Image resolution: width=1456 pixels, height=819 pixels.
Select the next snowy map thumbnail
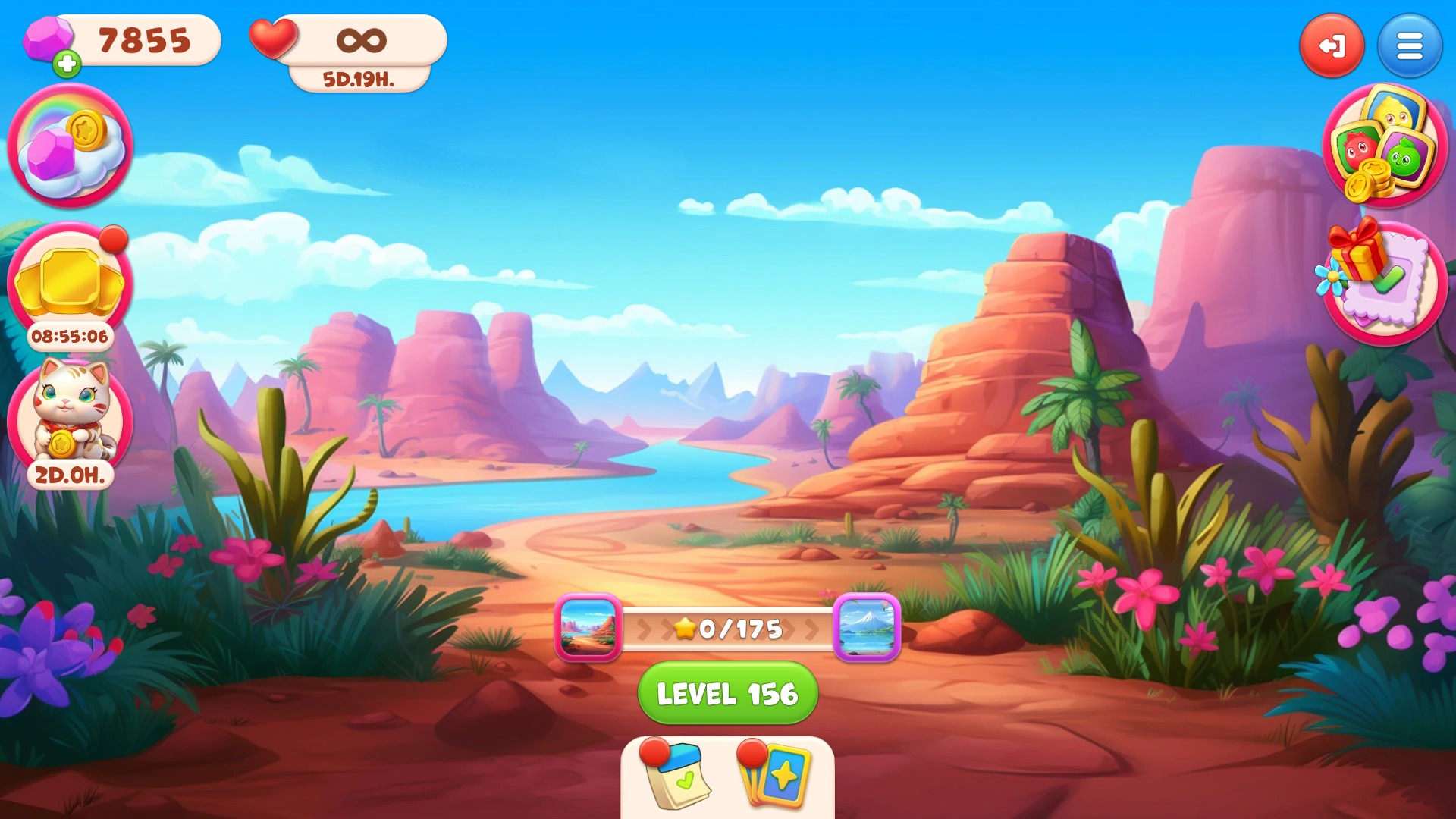867,628
